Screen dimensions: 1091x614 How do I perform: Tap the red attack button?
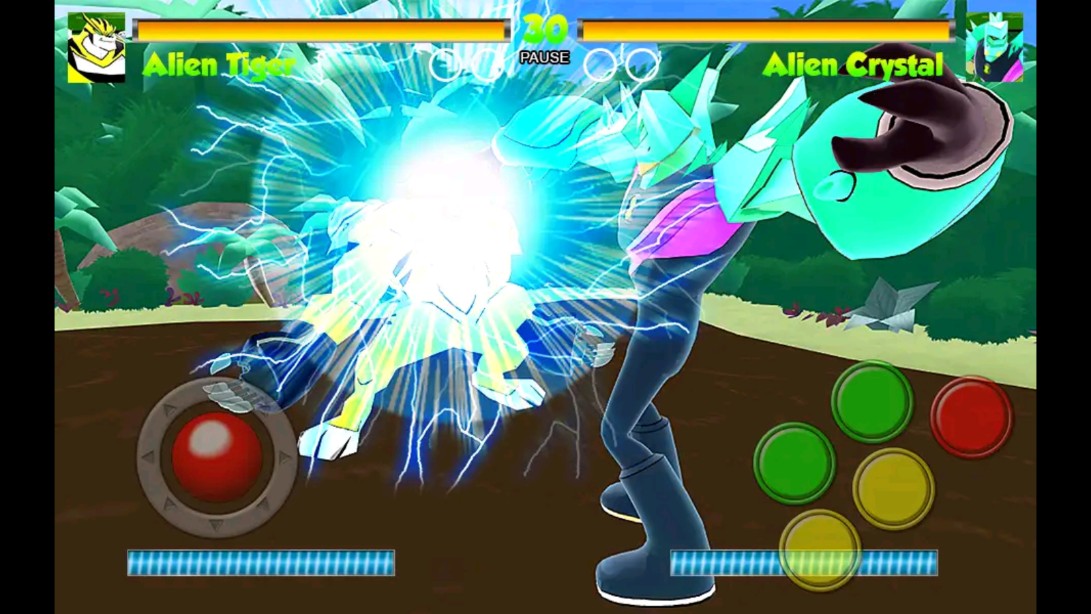(x=971, y=417)
